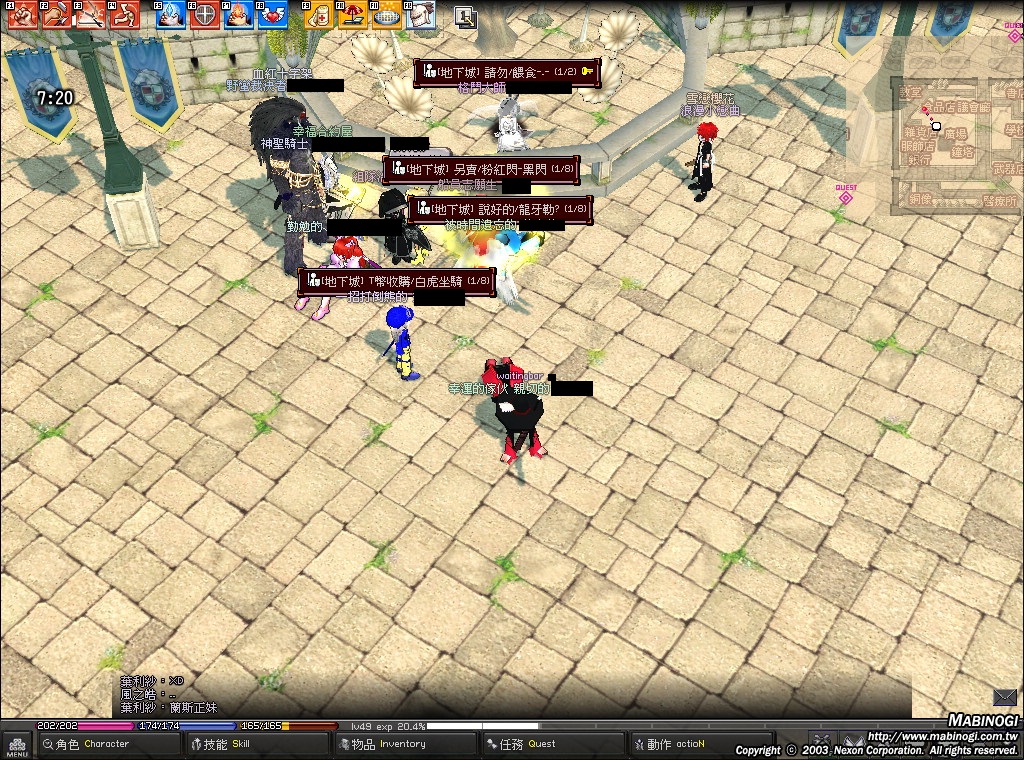Screen dimensions: 1024x760
Task: Cast the fire spell on F7
Action: tap(239, 14)
